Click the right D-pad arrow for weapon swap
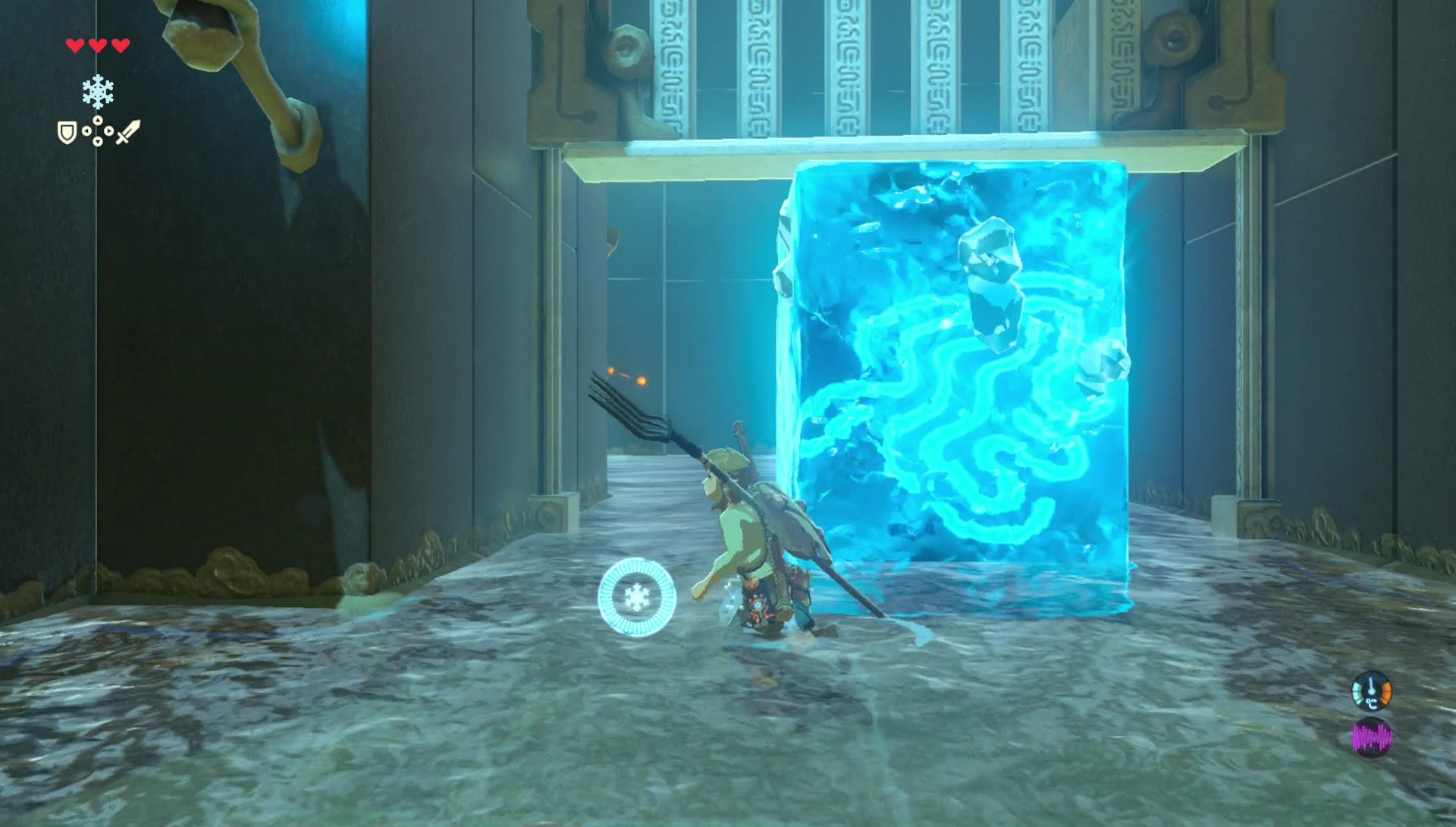 (109, 131)
